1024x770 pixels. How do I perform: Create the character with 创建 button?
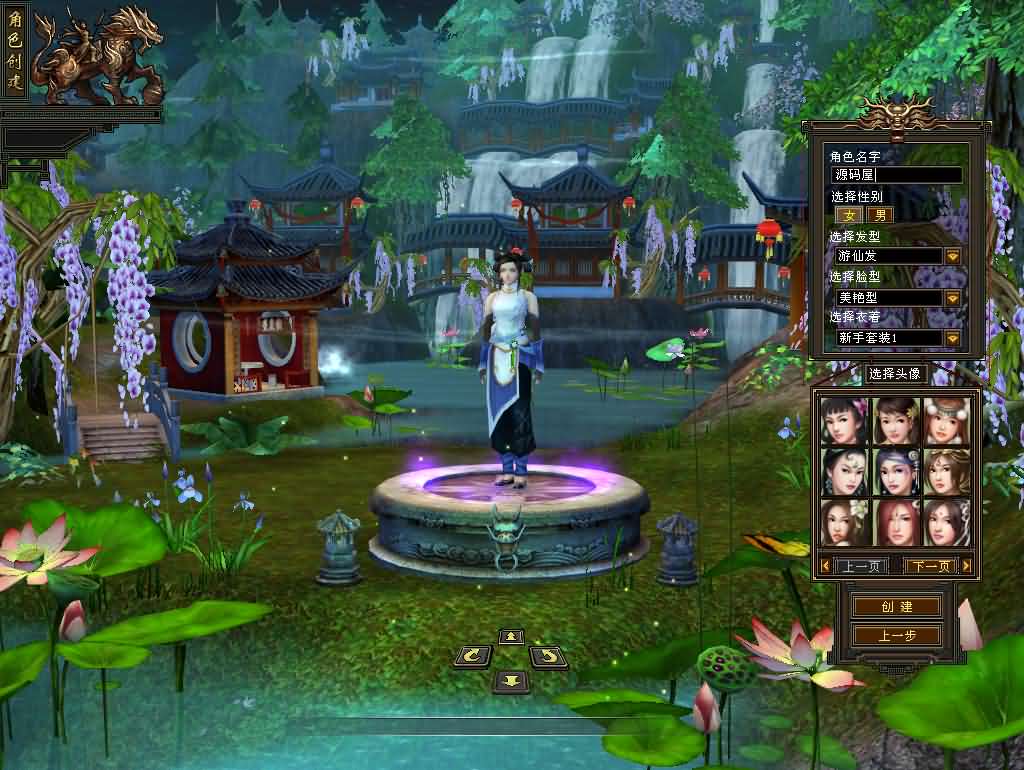896,607
